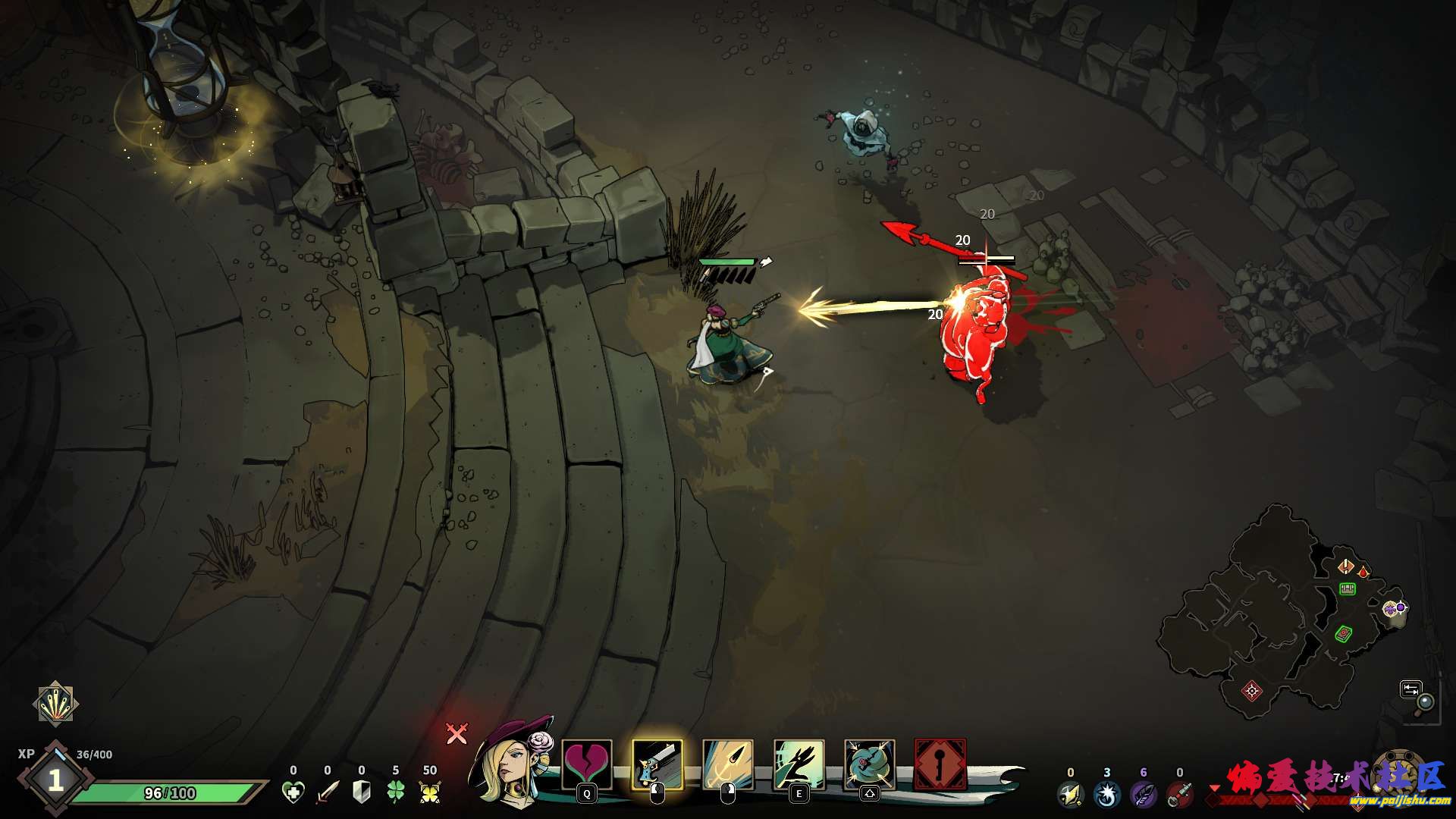Check the green heart healing stat

(293, 792)
